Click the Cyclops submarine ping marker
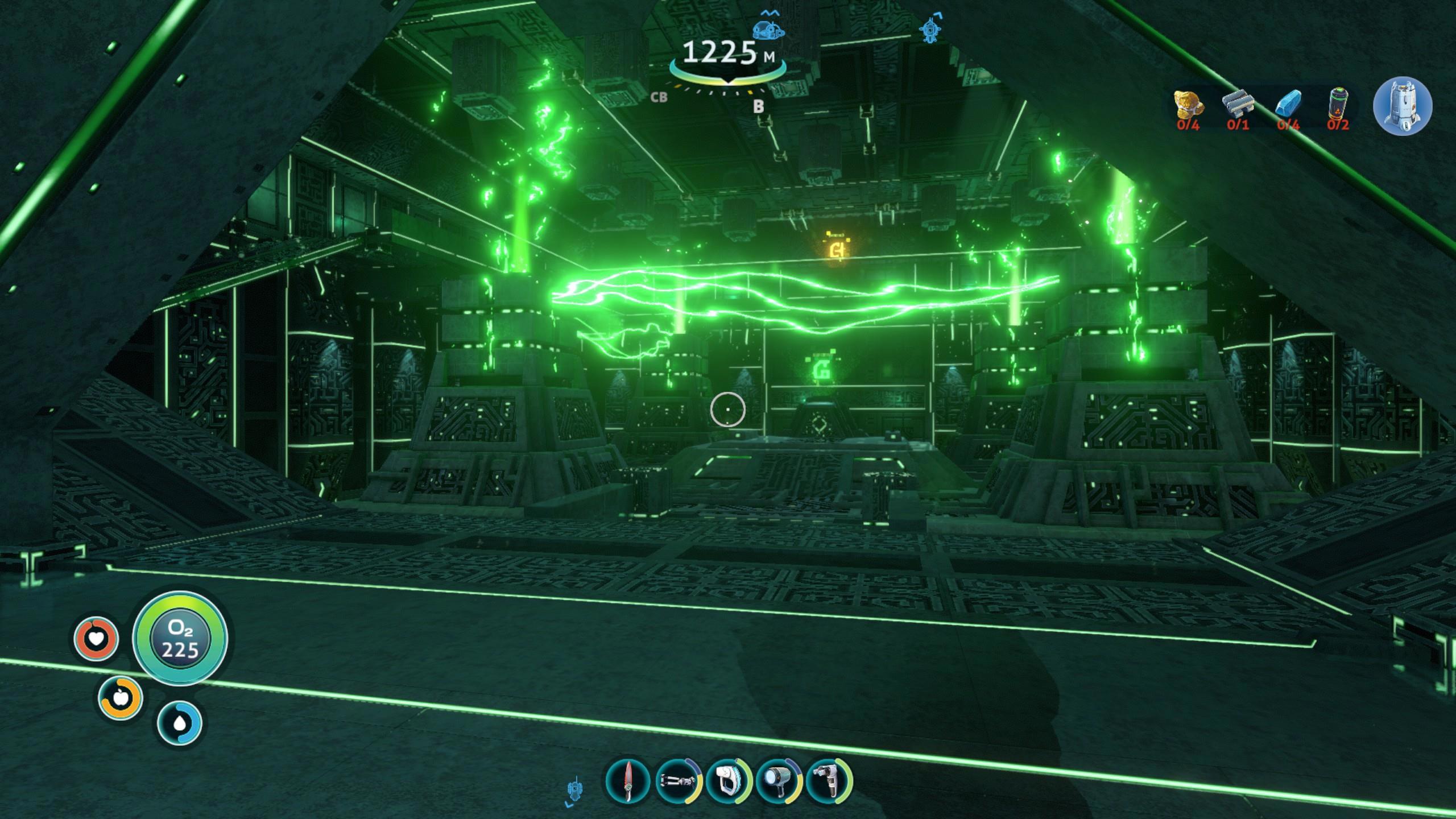Image resolution: width=1456 pixels, height=819 pixels. point(768,30)
